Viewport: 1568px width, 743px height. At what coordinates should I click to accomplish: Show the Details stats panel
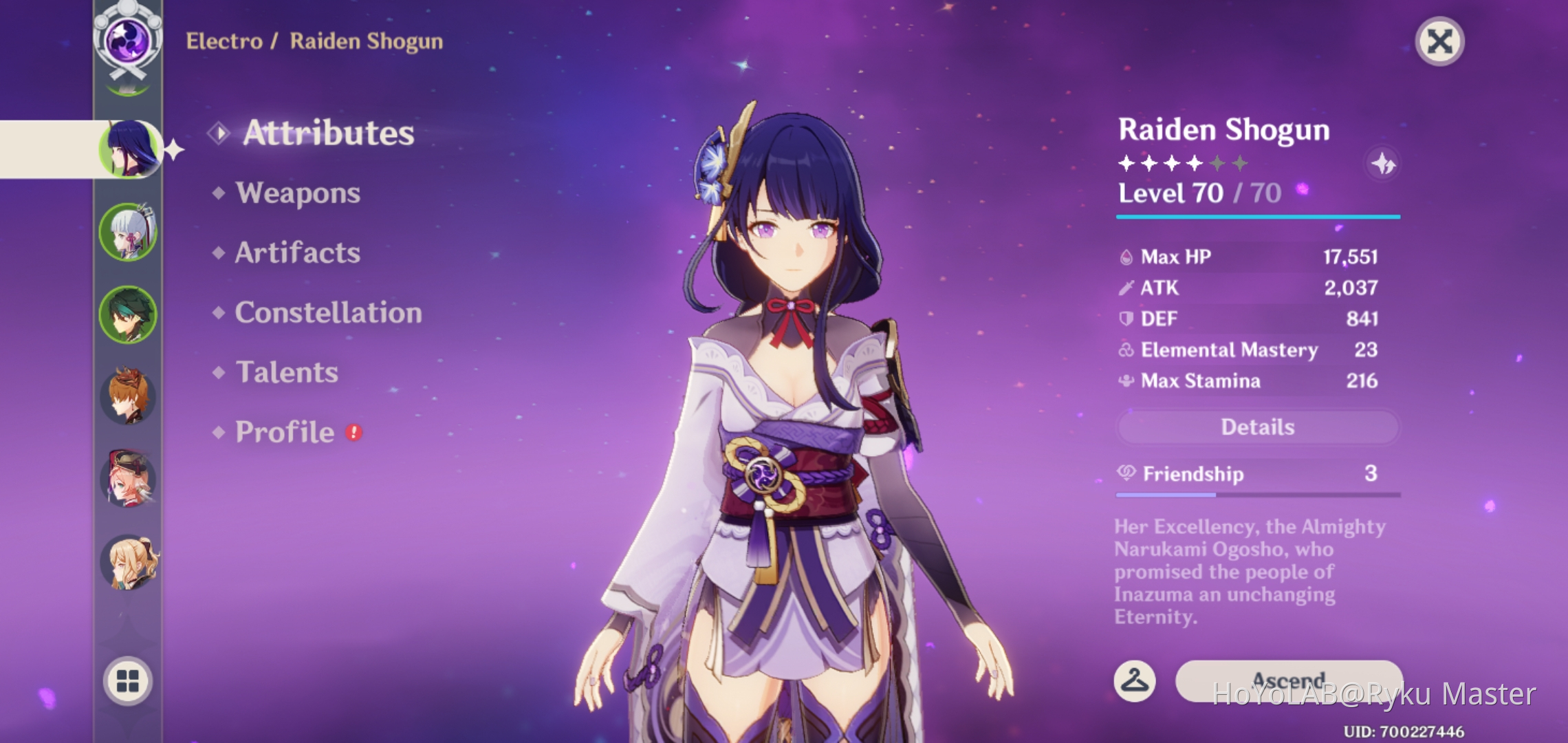(1257, 427)
